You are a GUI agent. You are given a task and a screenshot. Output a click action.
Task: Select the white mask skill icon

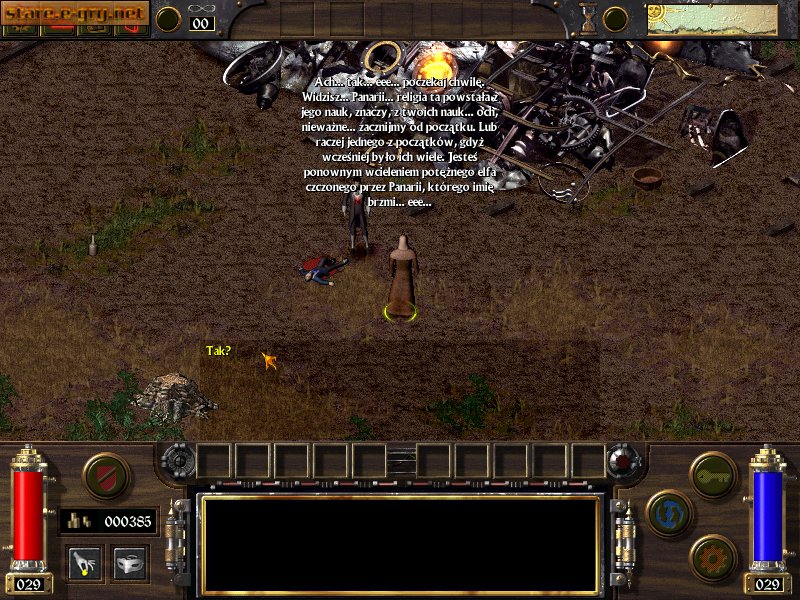point(130,563)
